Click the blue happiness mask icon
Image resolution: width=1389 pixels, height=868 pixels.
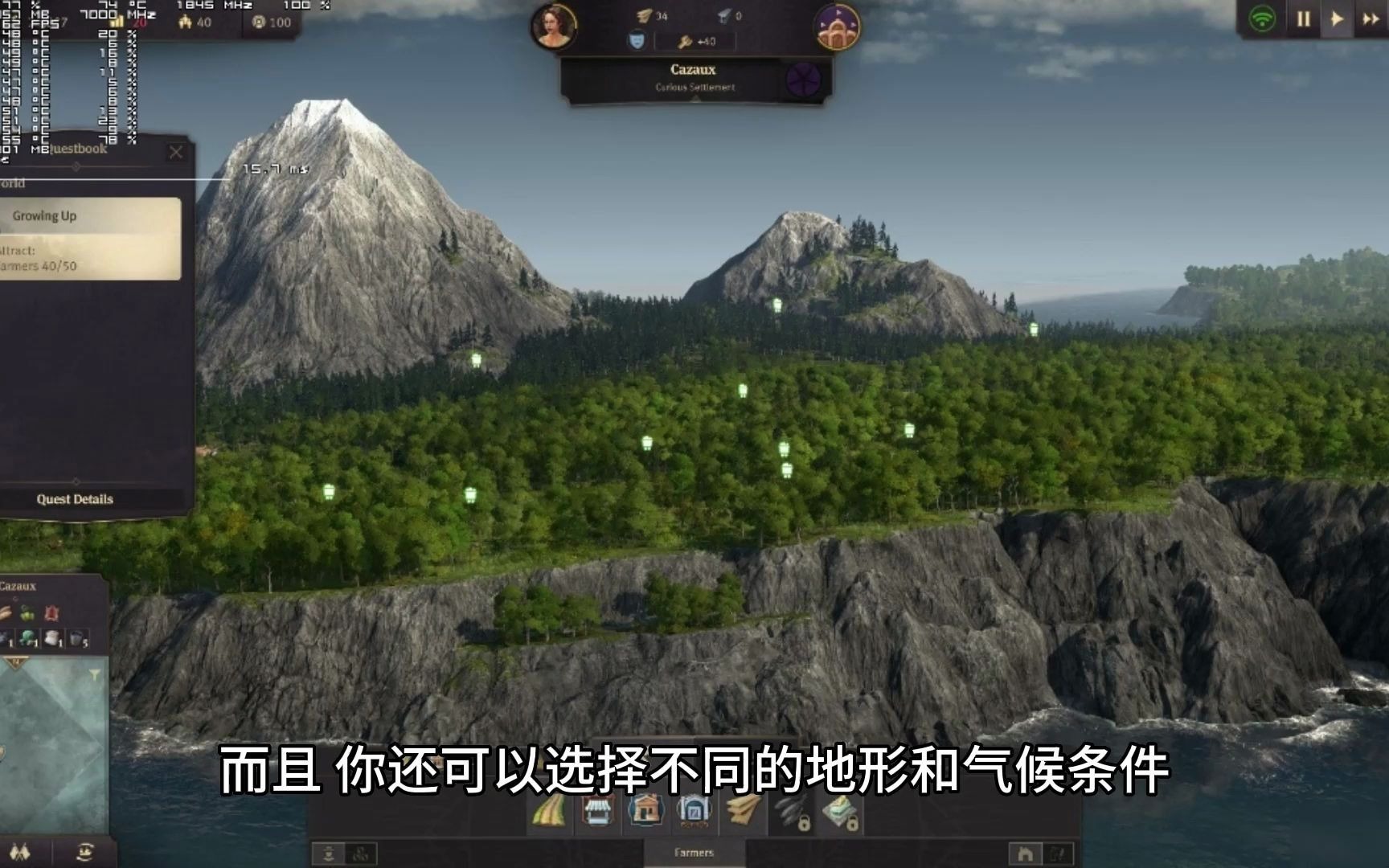click(638, 40)
